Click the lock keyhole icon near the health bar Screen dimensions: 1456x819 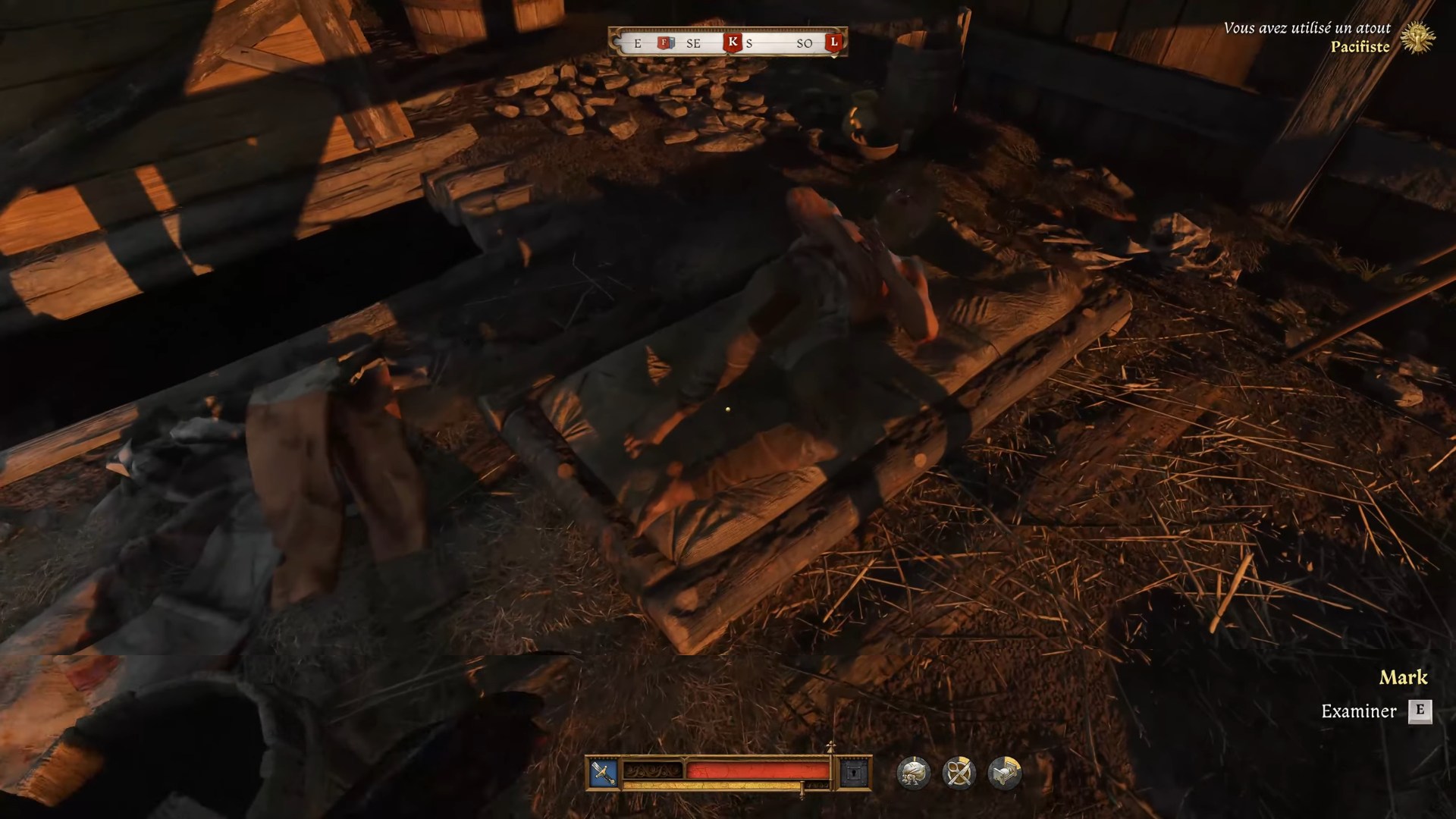854,772
